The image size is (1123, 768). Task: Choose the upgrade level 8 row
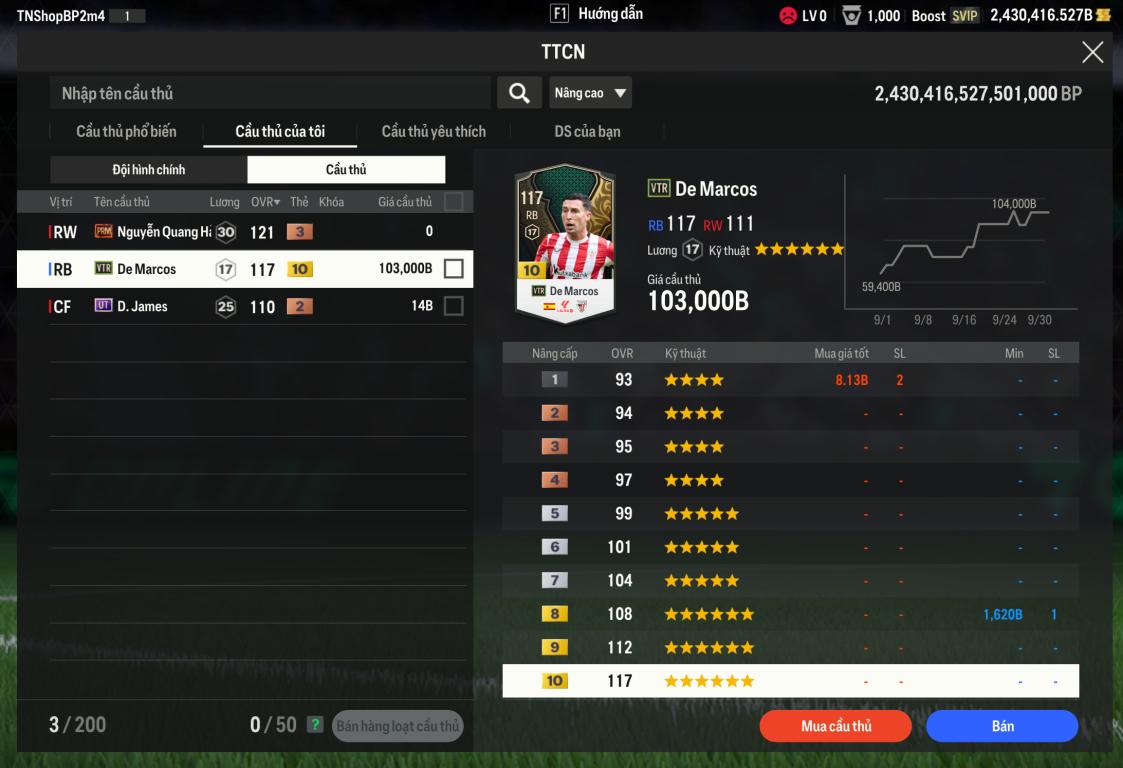click(790, 614)
